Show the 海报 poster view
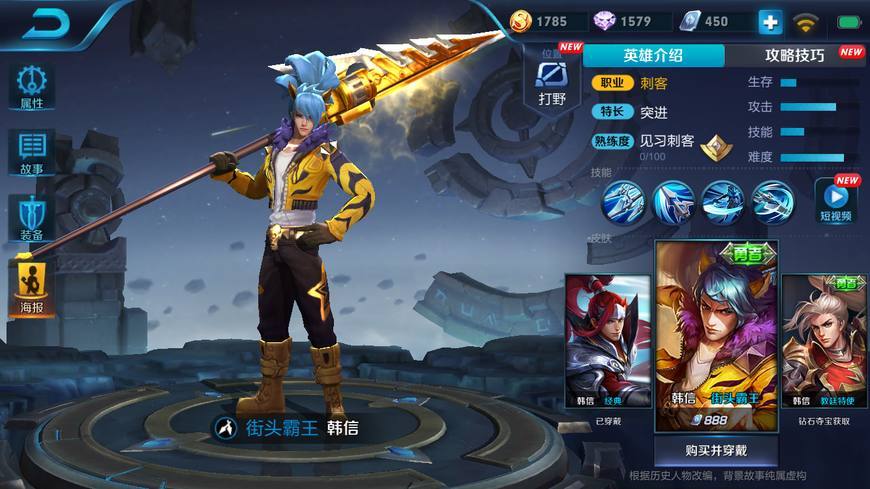The height and width of the screenshot is (489, 870). coord(31,287)
